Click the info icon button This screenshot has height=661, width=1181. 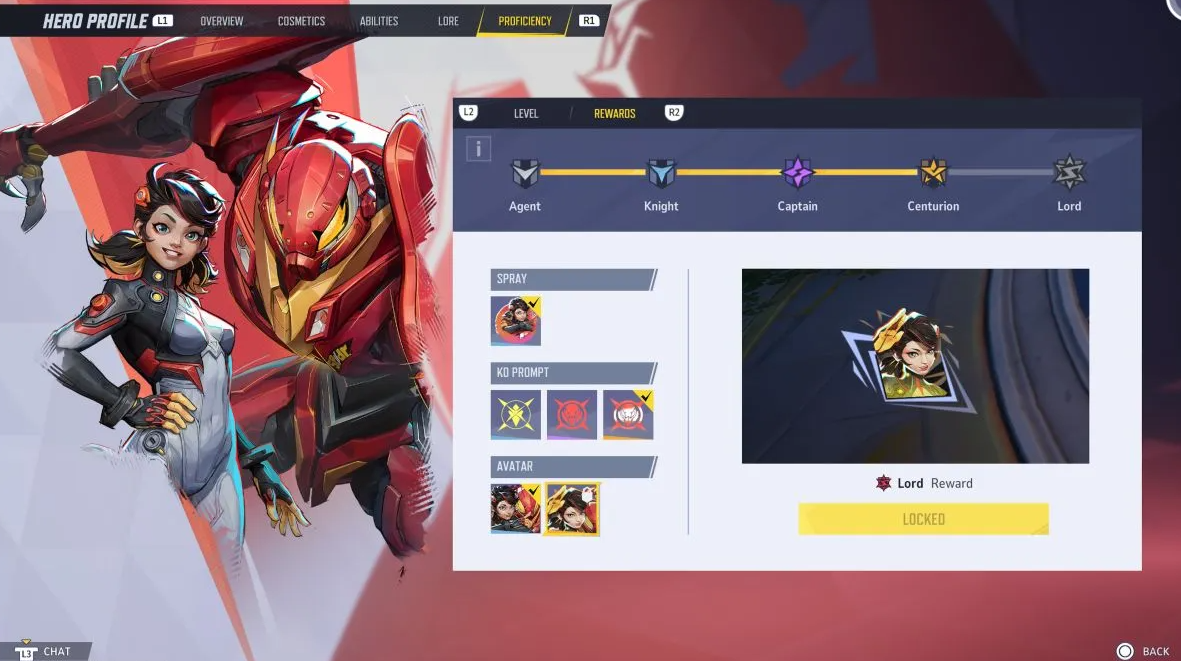click(x=479, y=150)
